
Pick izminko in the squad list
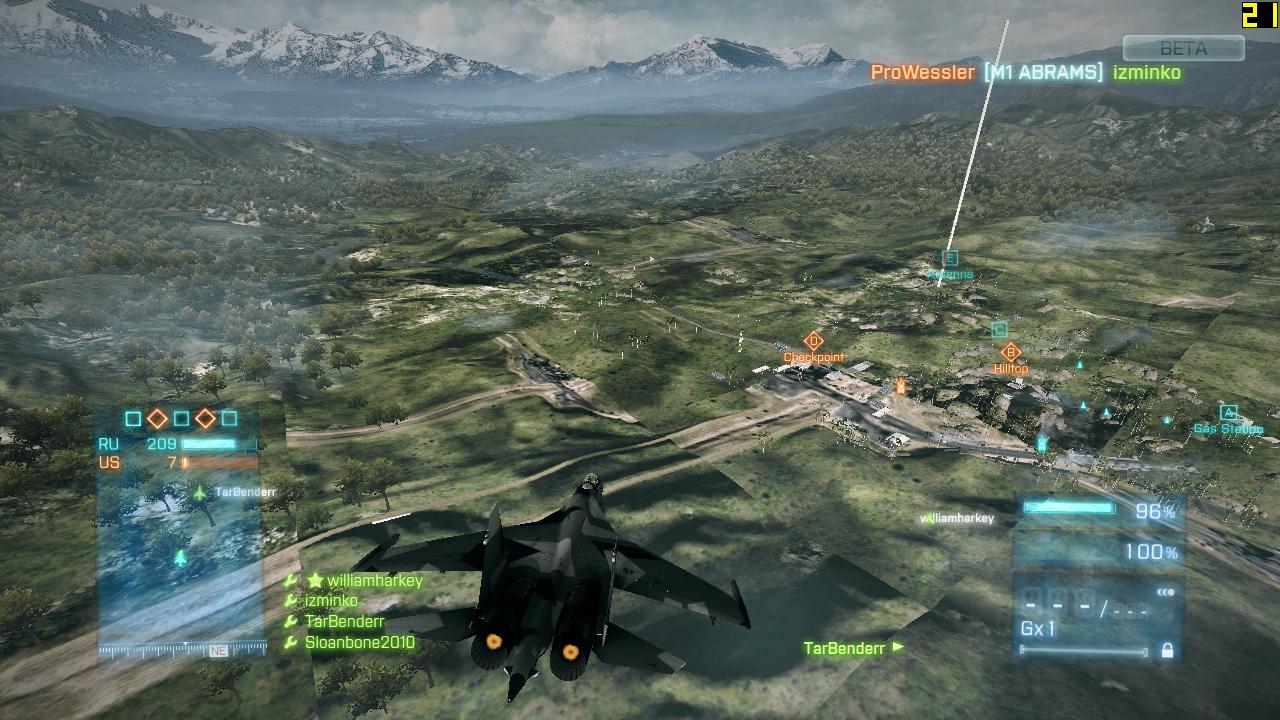[334, 601]
